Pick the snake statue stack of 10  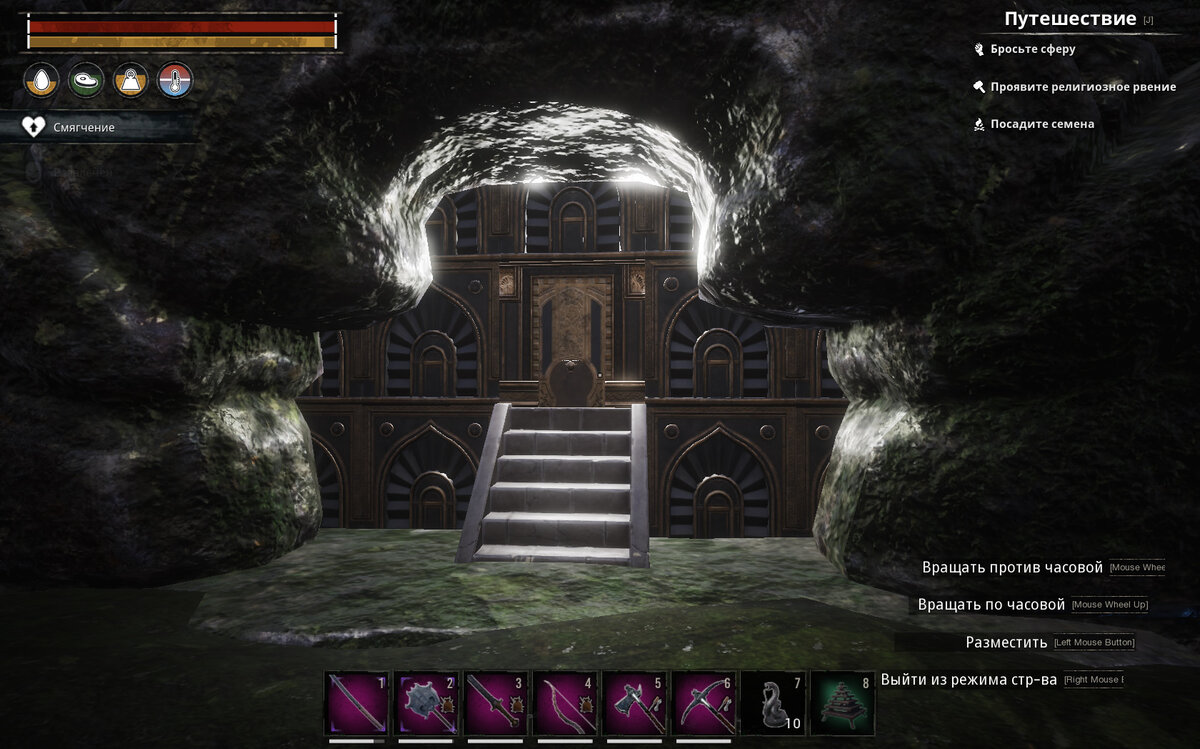(774, 703)
